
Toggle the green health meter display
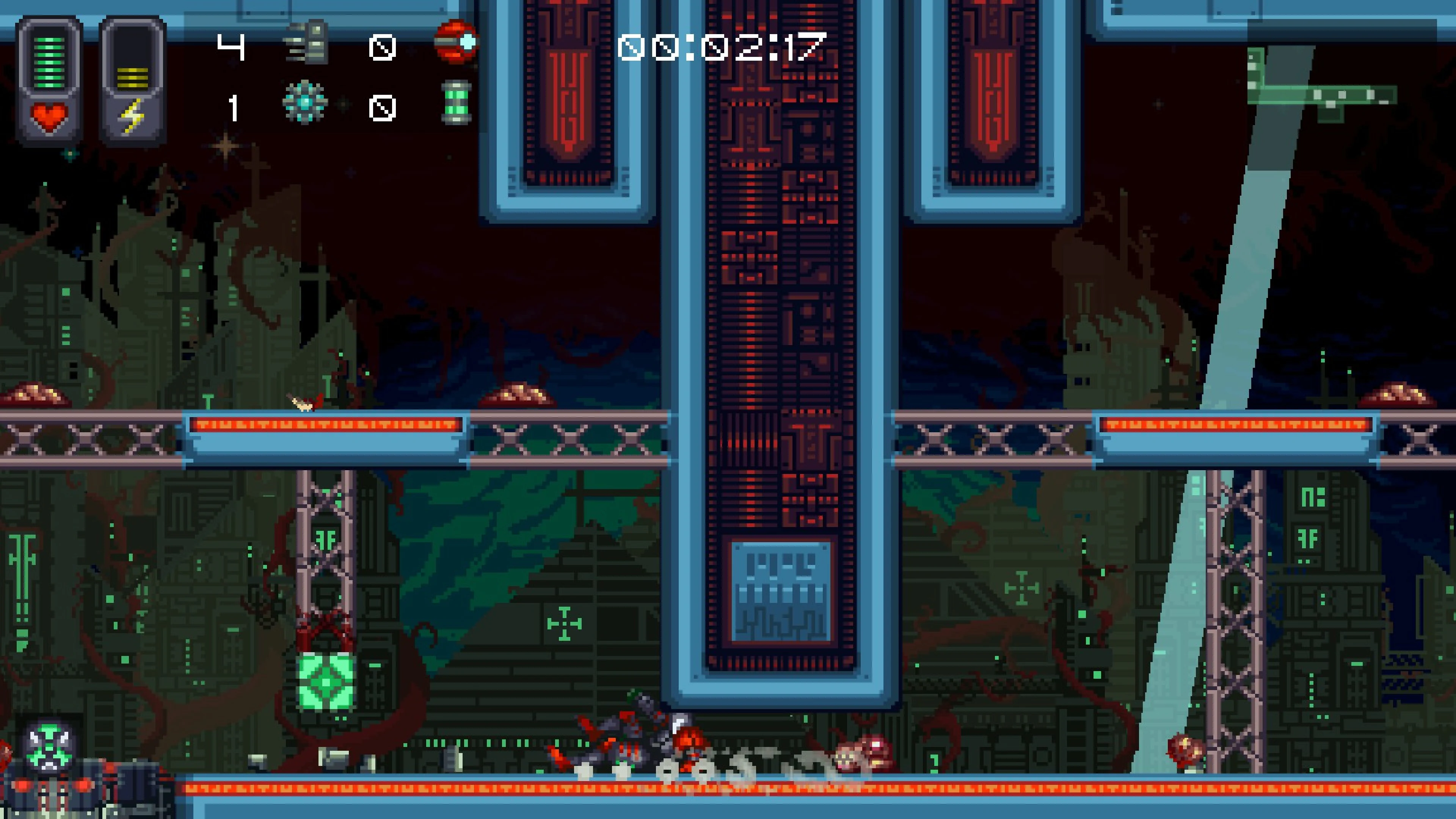tap(49, 62)
